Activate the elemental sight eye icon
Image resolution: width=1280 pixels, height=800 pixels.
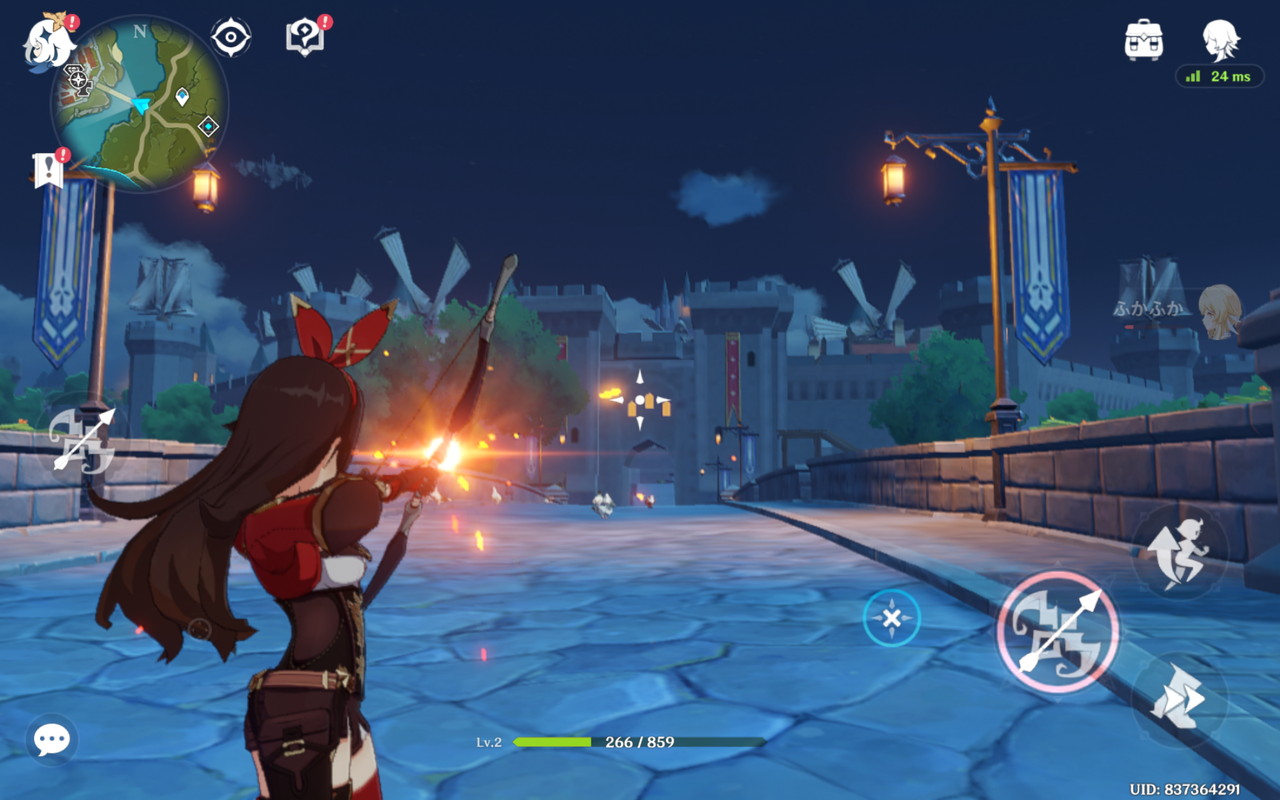click(231, 38)
